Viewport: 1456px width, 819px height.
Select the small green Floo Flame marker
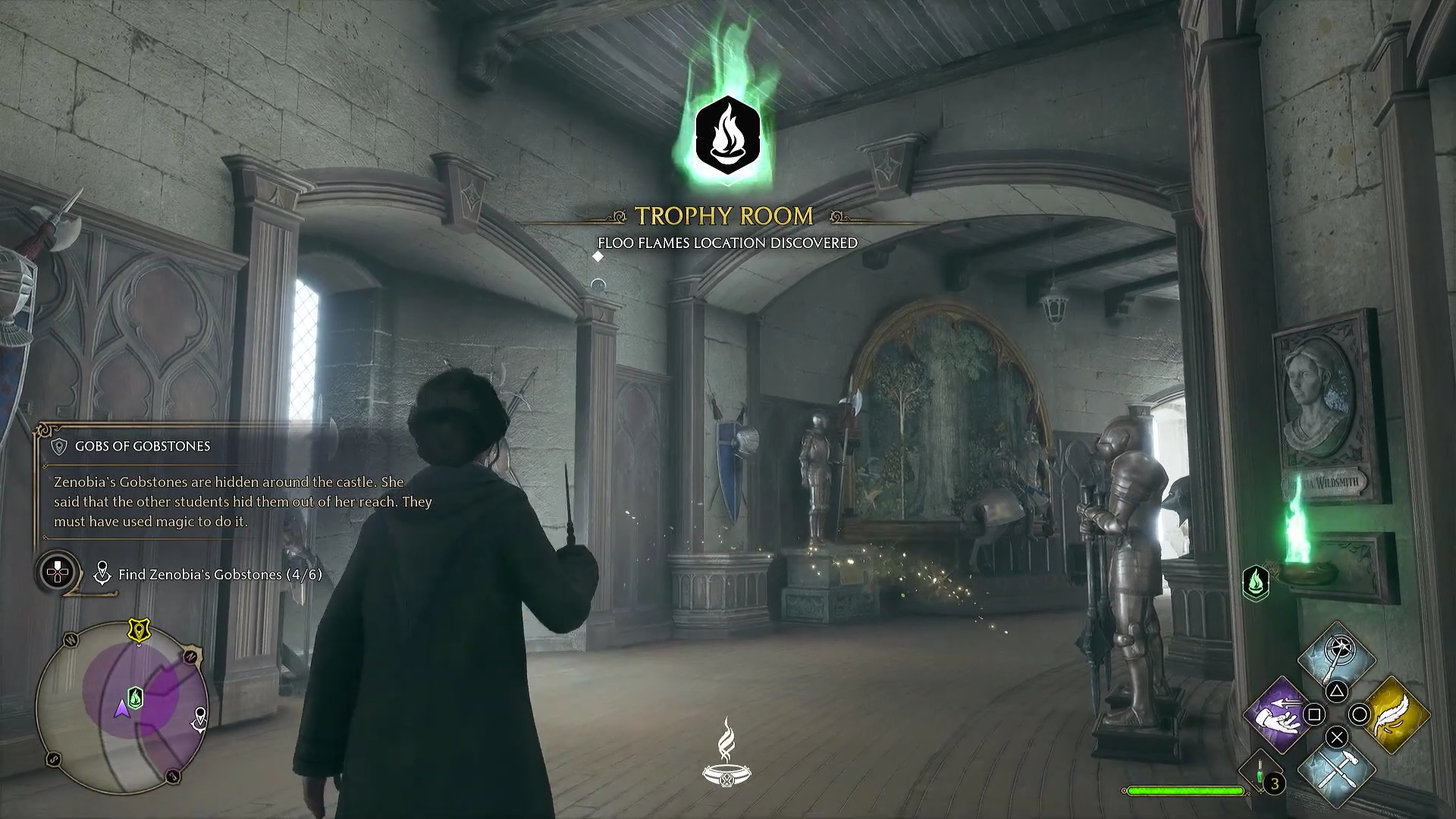[x=1255, y=582]
